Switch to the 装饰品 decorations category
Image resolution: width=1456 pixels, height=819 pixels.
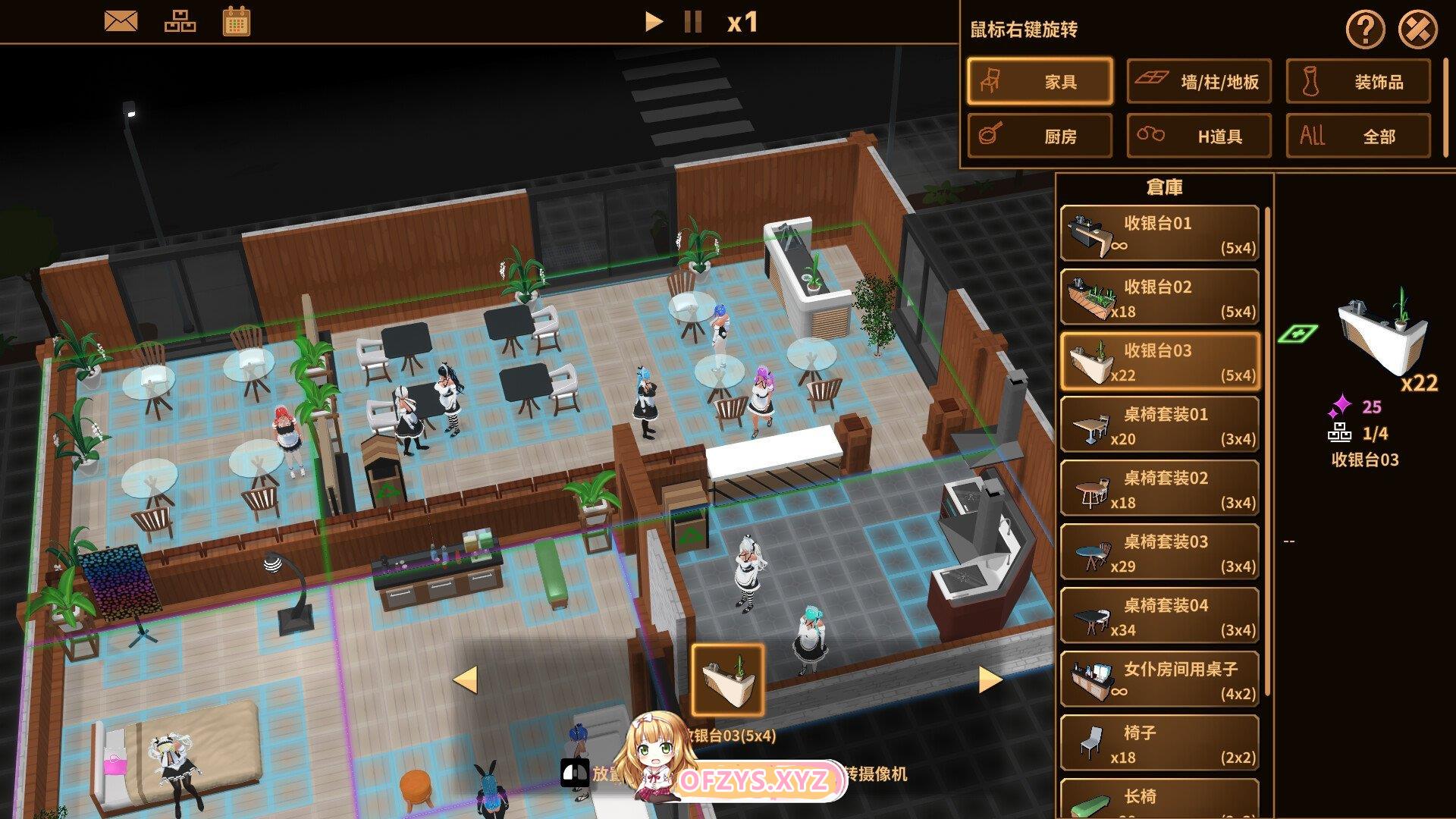(x=1358, y=81)
